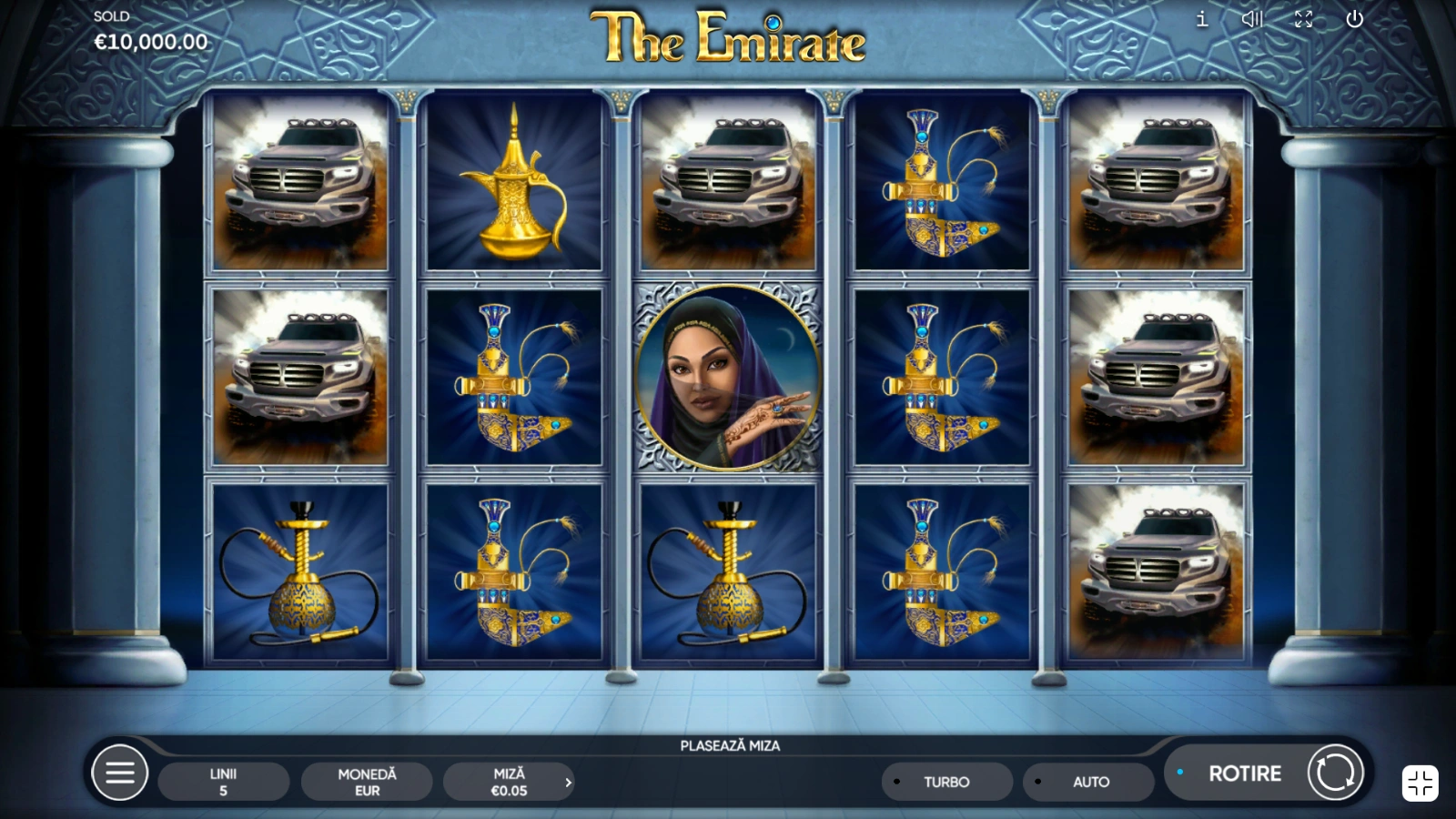This screenshot has height=819, width=1456.
Task: Change the number of lines (LINII)
Action: (x=223, y=782)
